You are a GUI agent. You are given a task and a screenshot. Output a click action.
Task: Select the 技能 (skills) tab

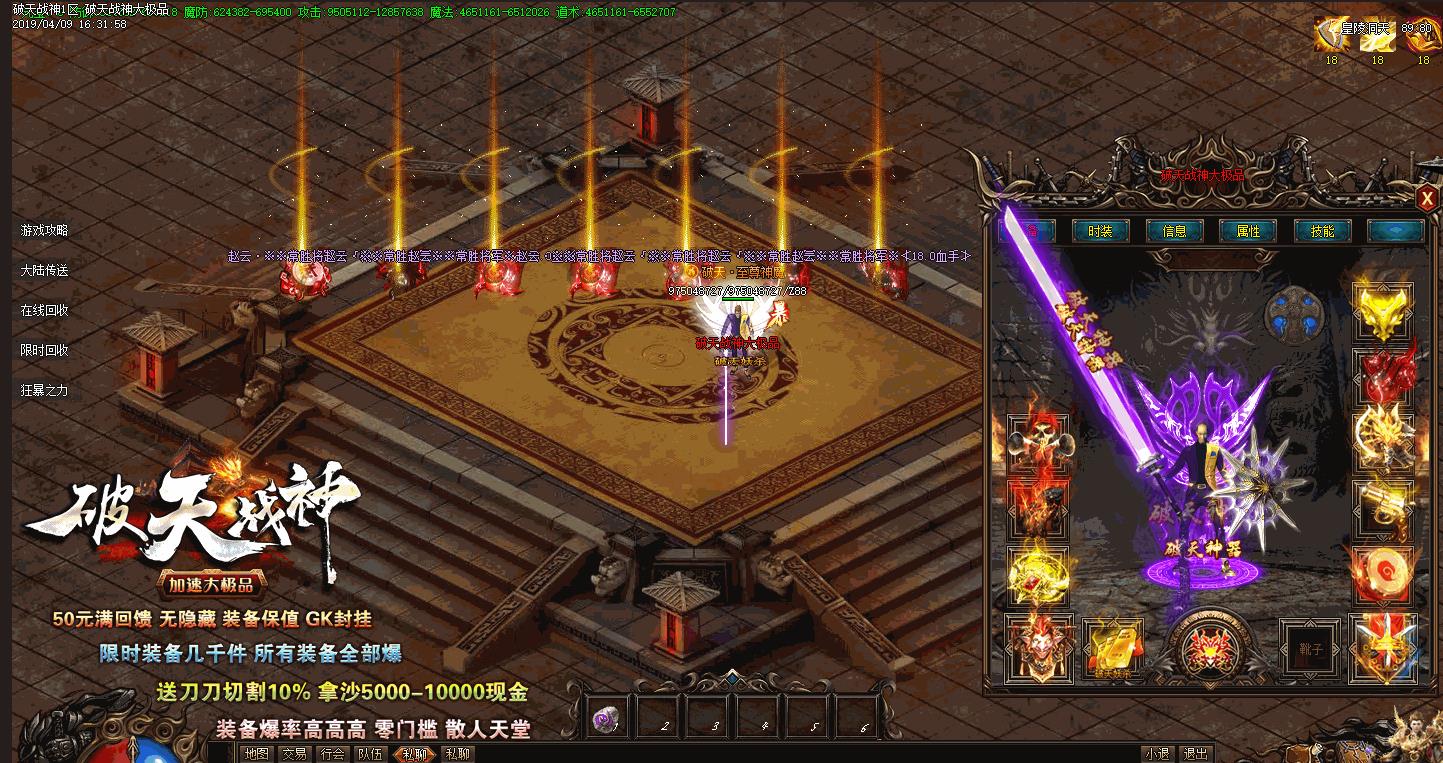coord(1322,231)
